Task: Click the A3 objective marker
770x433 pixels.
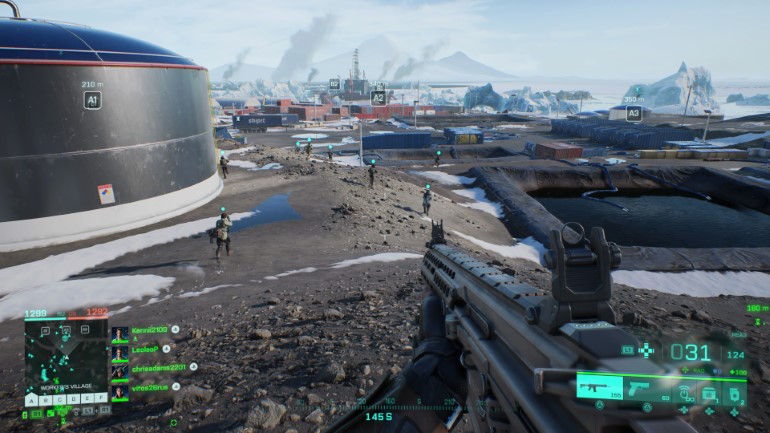Action: (x=633, y=113)
